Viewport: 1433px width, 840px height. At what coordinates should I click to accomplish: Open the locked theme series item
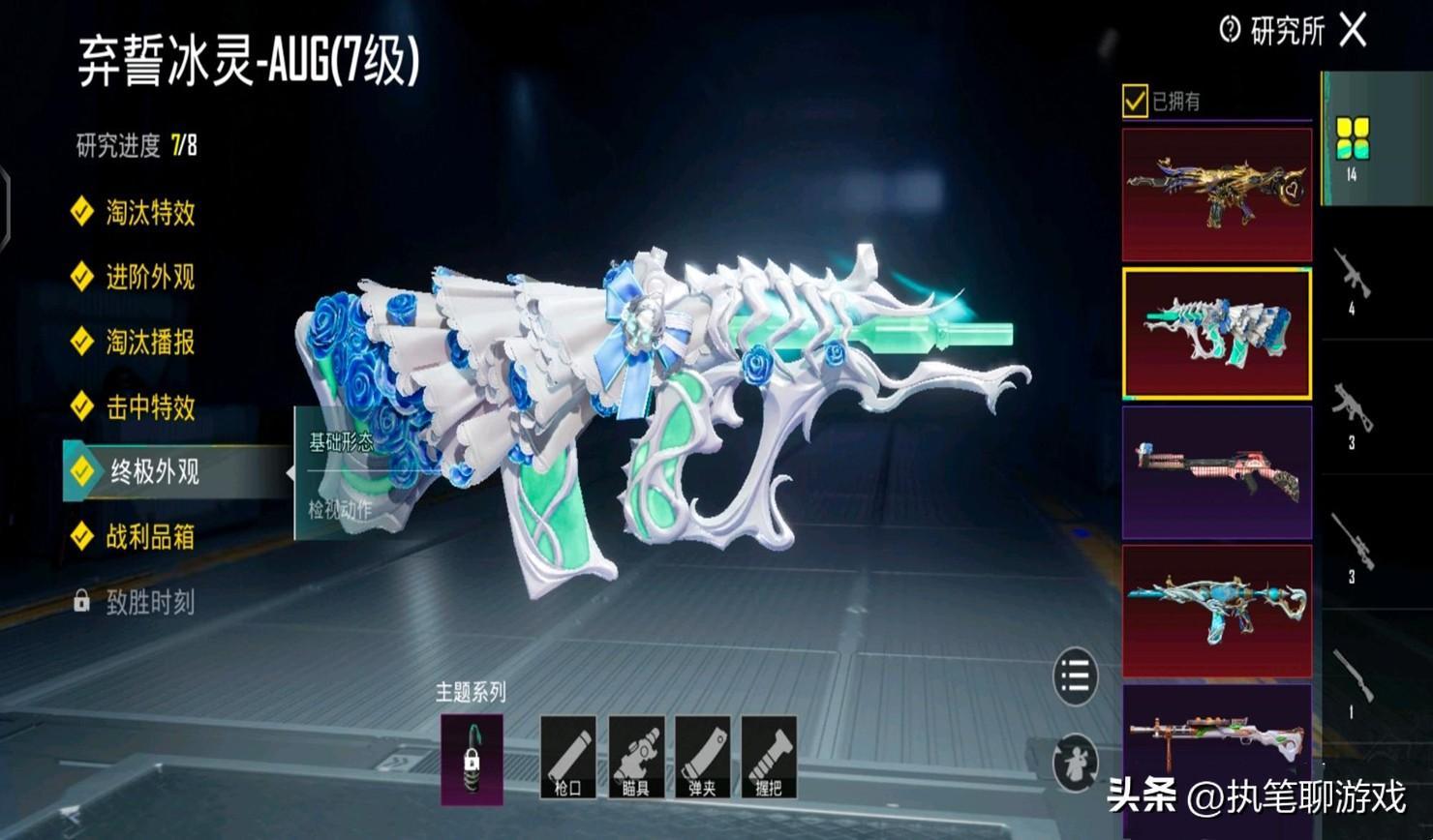coord(472,760)
